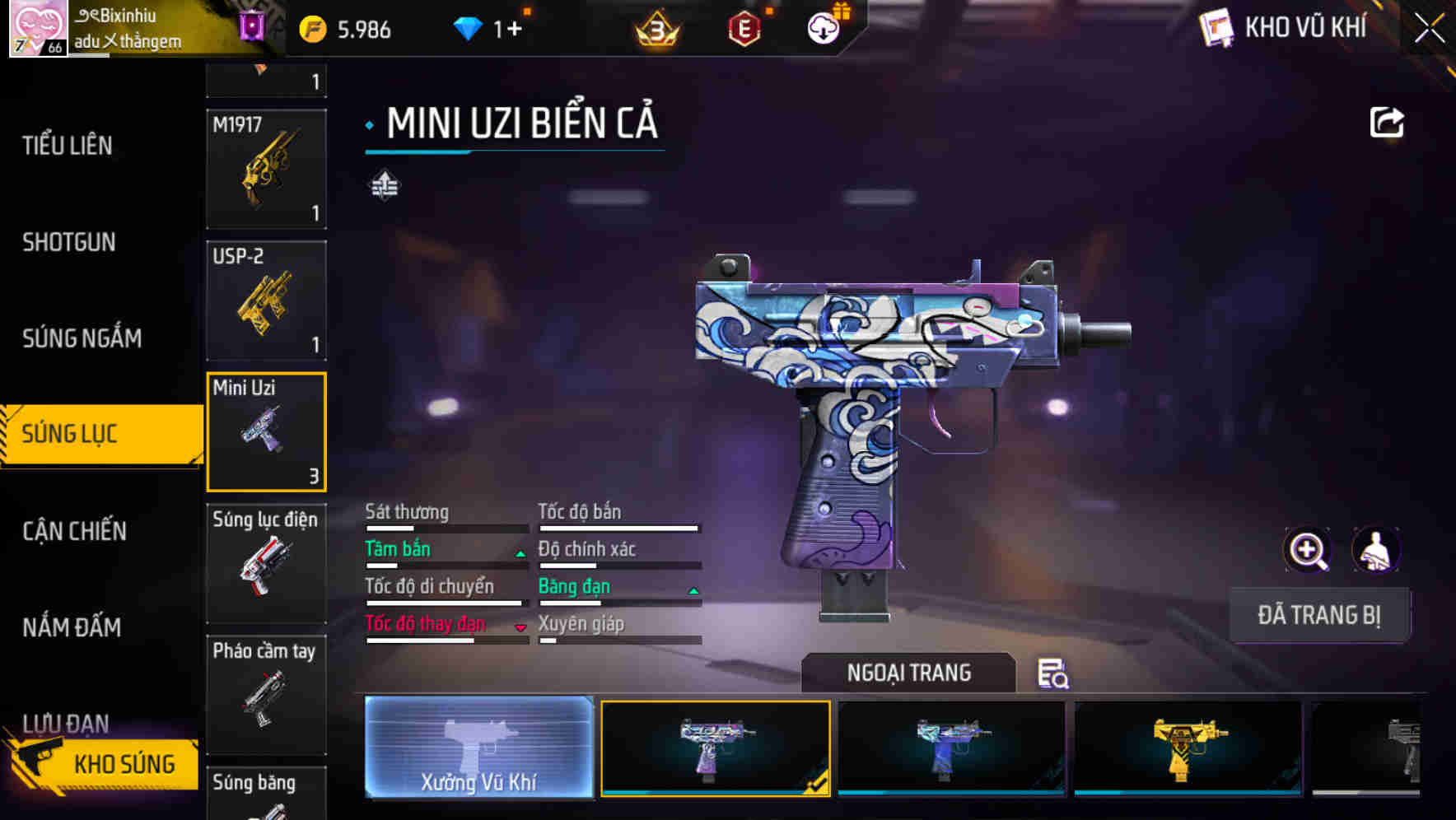Select the yellow Mini Uzi skin
Viewport: 1456px width, 820px height.
[x=1188, y=748]
